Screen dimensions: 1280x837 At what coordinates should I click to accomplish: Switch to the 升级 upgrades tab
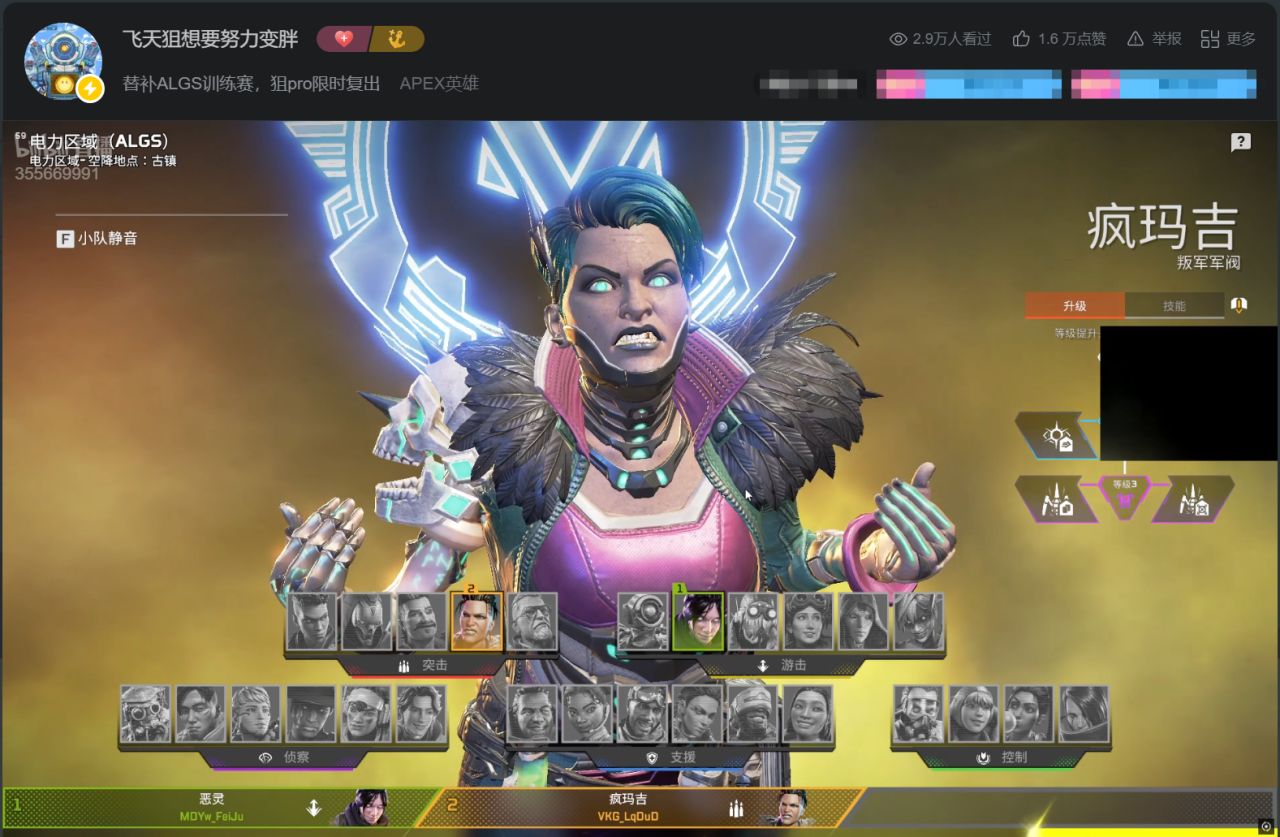[x=1074, y=306]
